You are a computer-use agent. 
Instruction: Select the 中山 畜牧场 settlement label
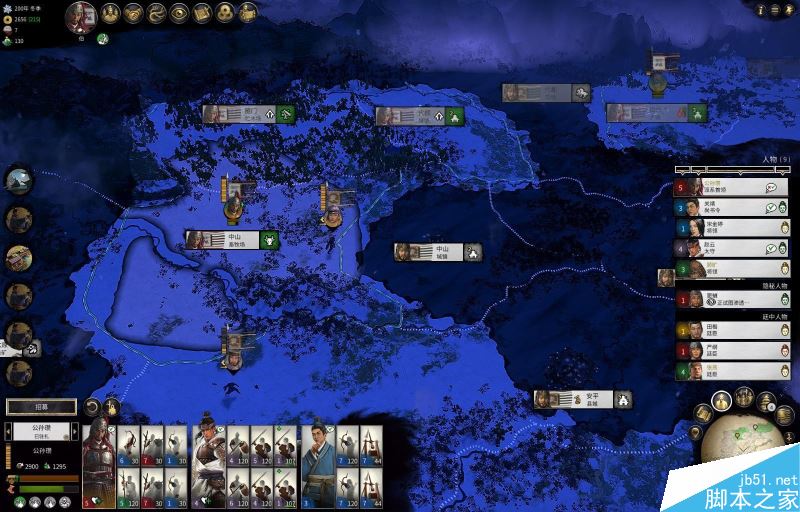coord(232,240)
